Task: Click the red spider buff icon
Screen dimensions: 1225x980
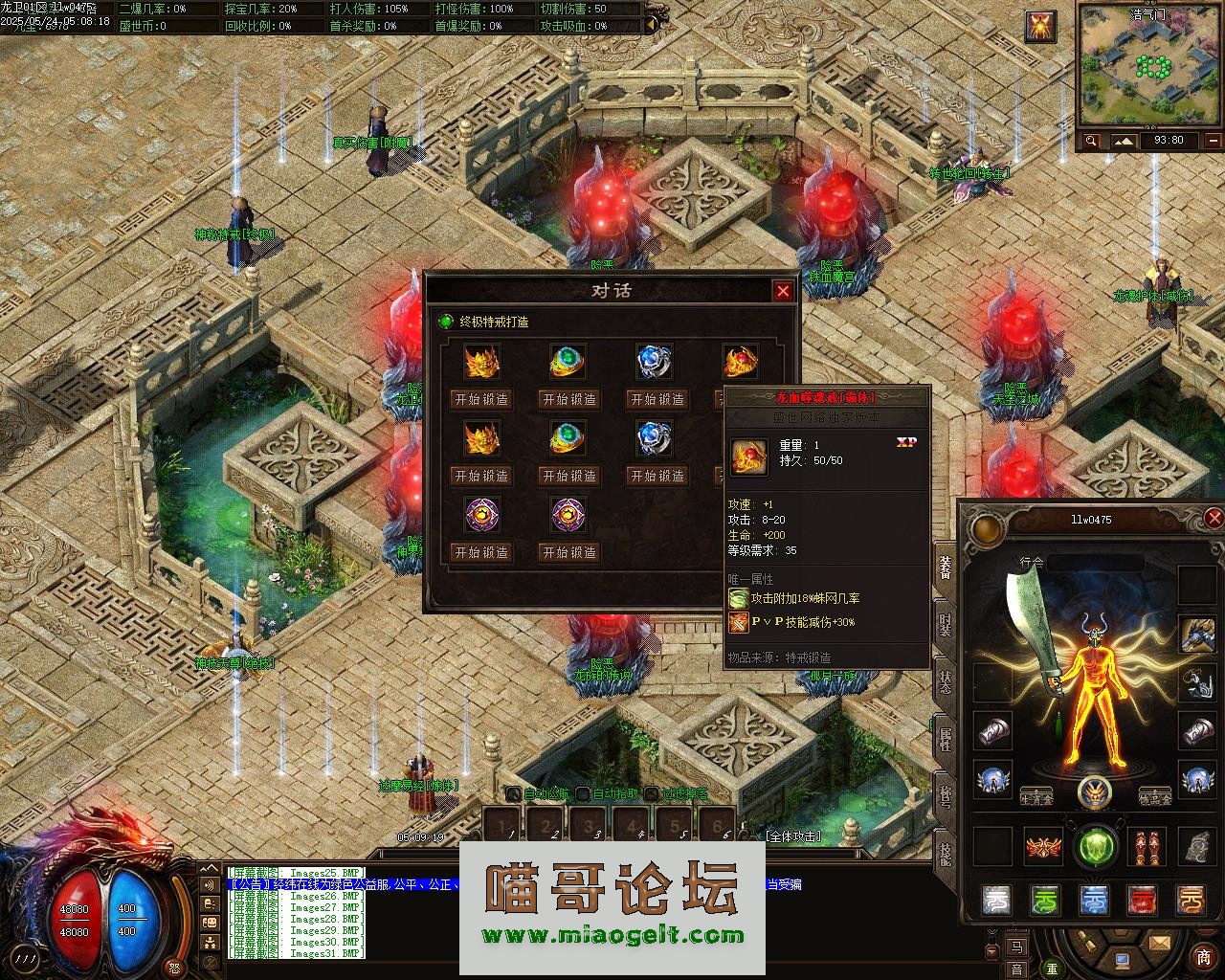Action: pos(1040,27)
